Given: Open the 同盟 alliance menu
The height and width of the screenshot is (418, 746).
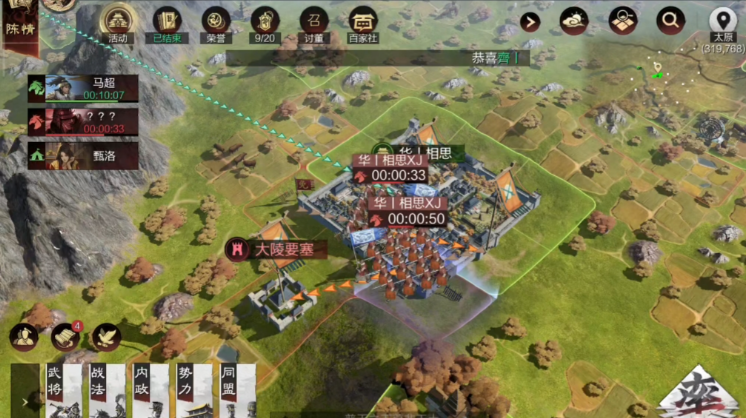Looking at the screenshot, I should 230,390.
